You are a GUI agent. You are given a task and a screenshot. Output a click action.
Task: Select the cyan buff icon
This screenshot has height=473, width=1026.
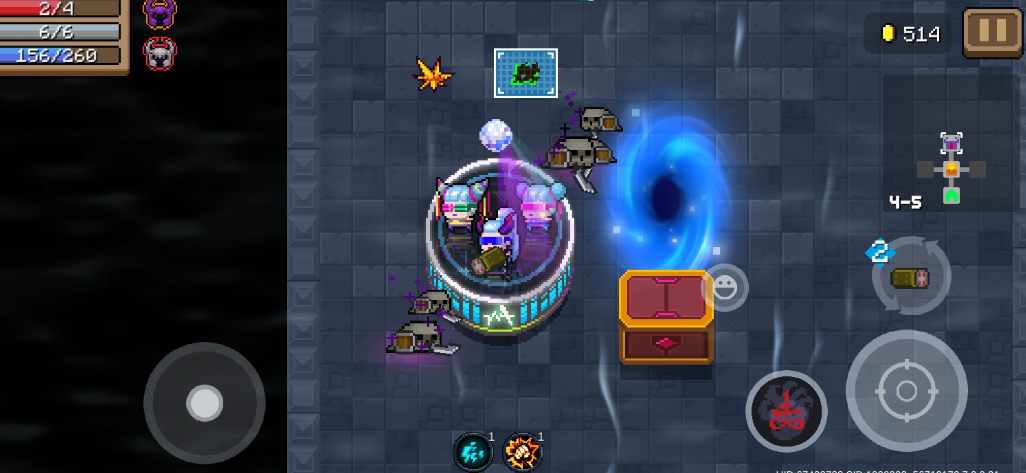pos(473,452)
